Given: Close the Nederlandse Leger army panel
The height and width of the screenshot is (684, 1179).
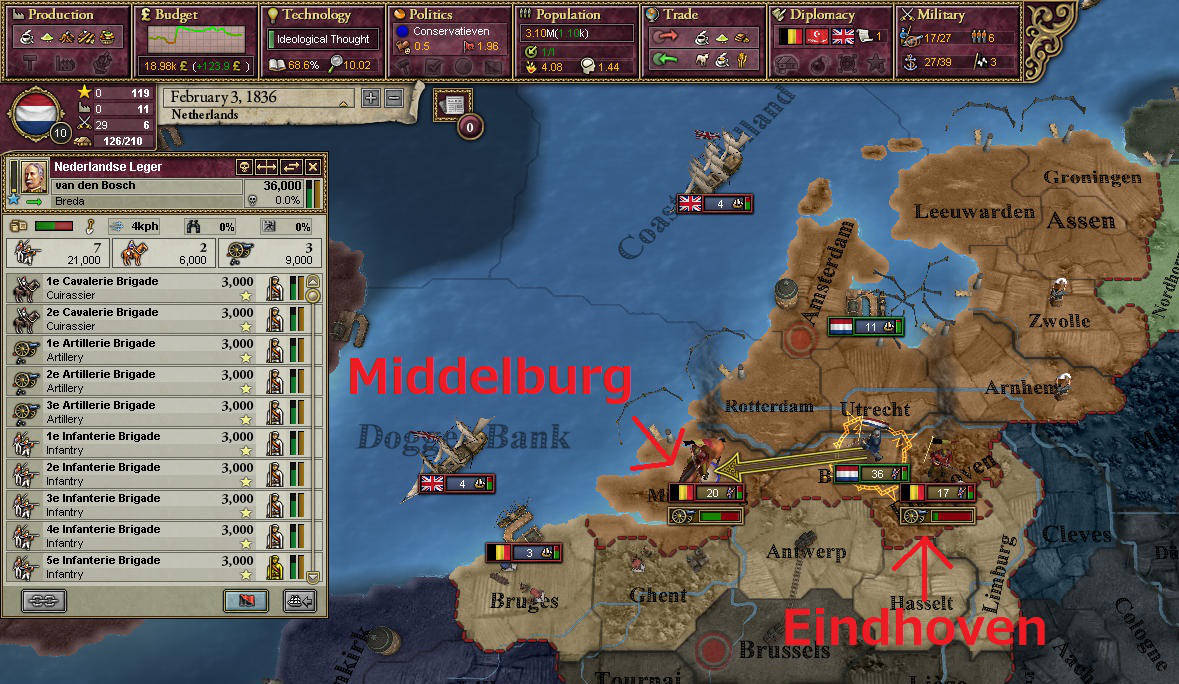Looking at the screenshot, I should pyautogui.click(x=313, y=167).
